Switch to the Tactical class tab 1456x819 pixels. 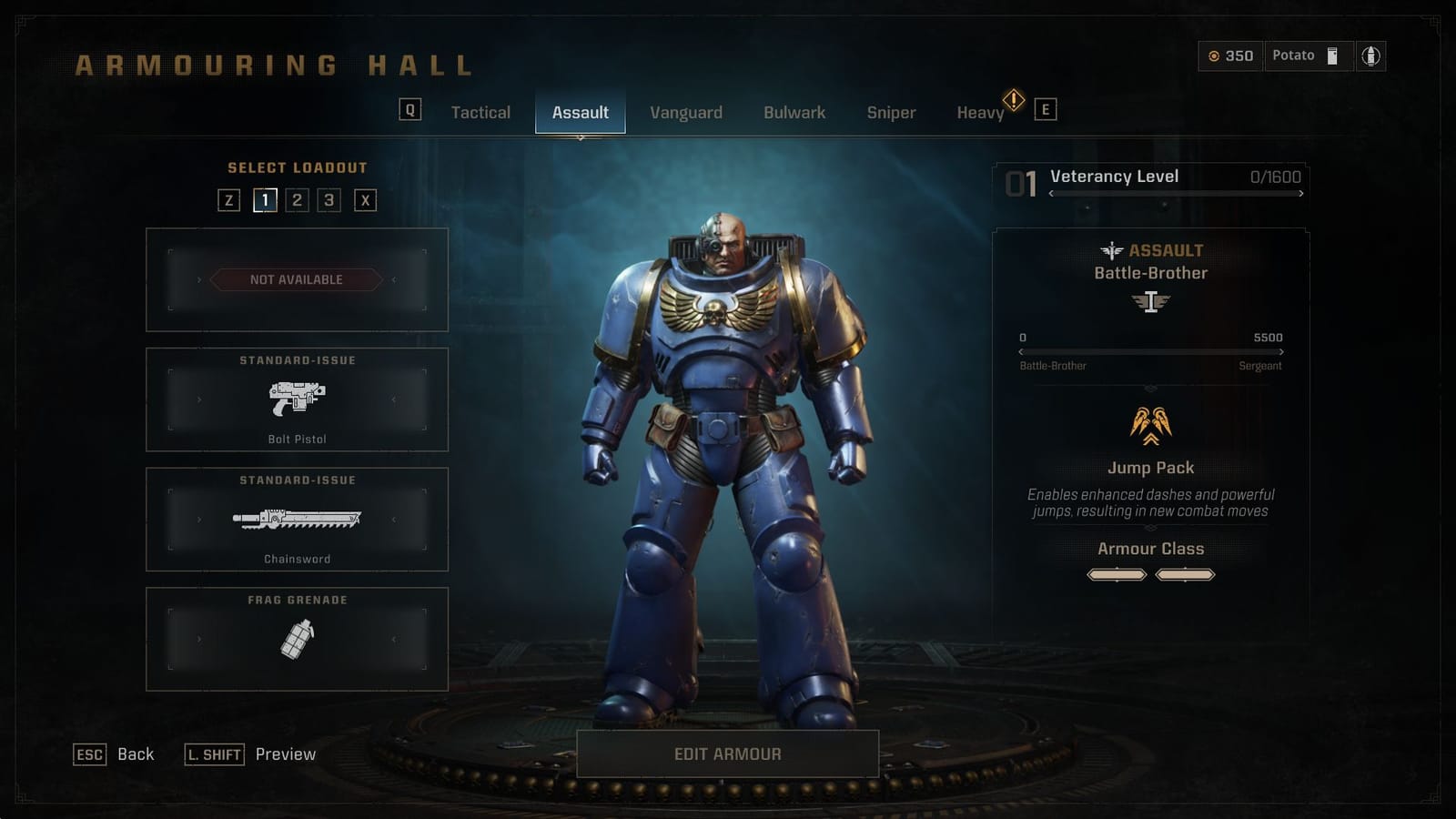pyautogui.click(x=480, y=112)
